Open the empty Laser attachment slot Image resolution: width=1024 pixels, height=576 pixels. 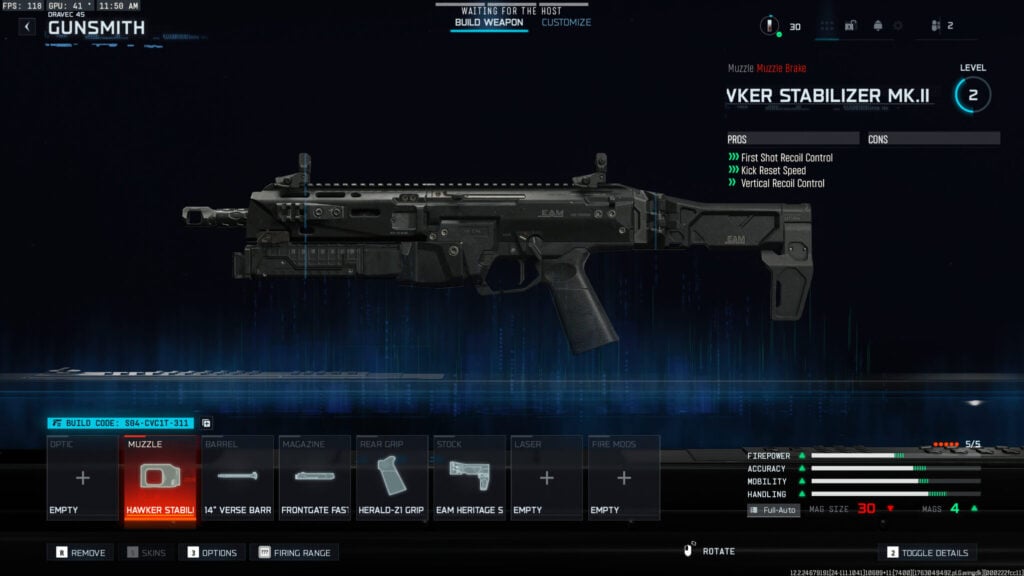(x=546, y=478)
